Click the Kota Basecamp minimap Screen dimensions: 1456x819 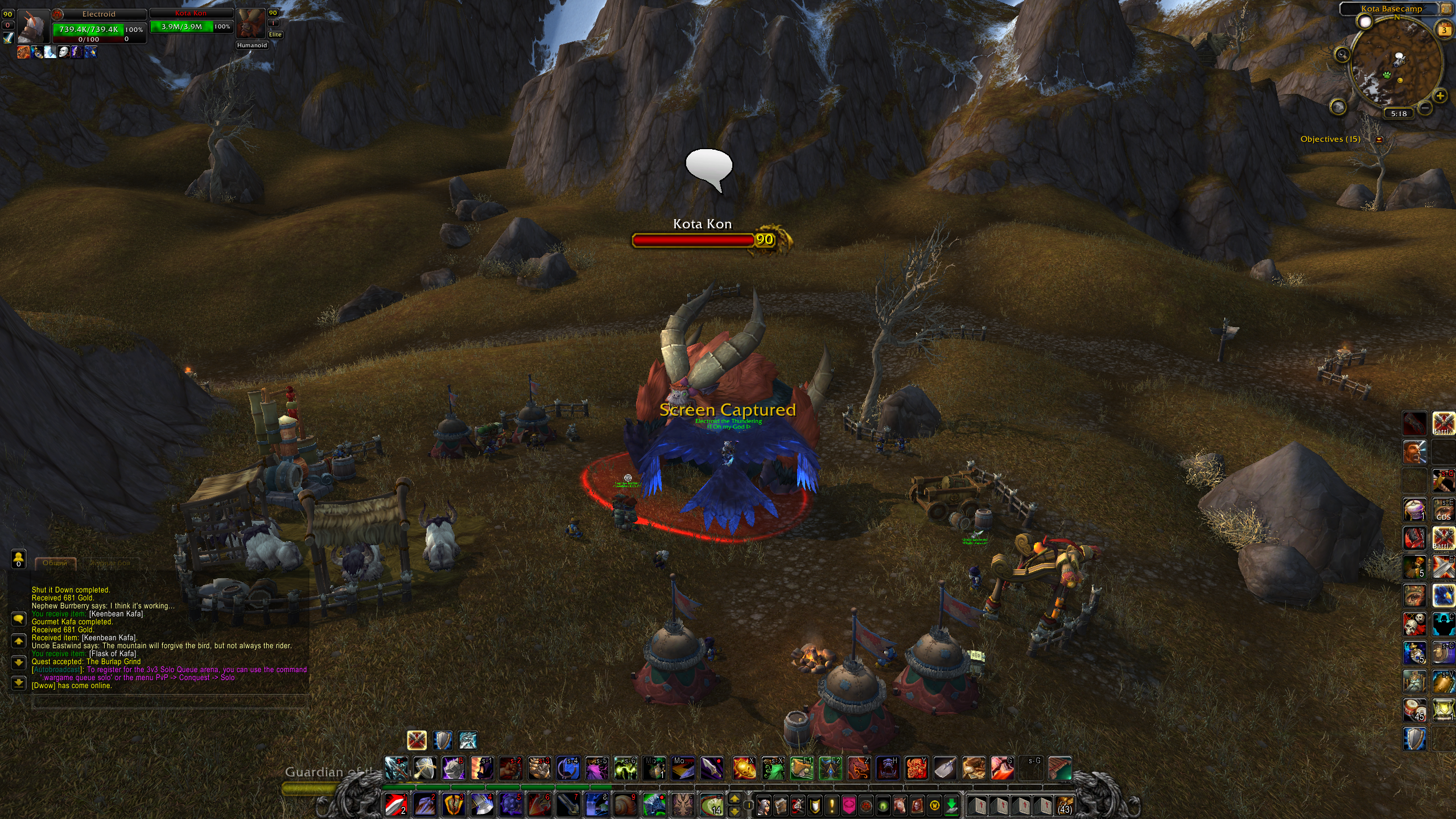coord(1397,65)
